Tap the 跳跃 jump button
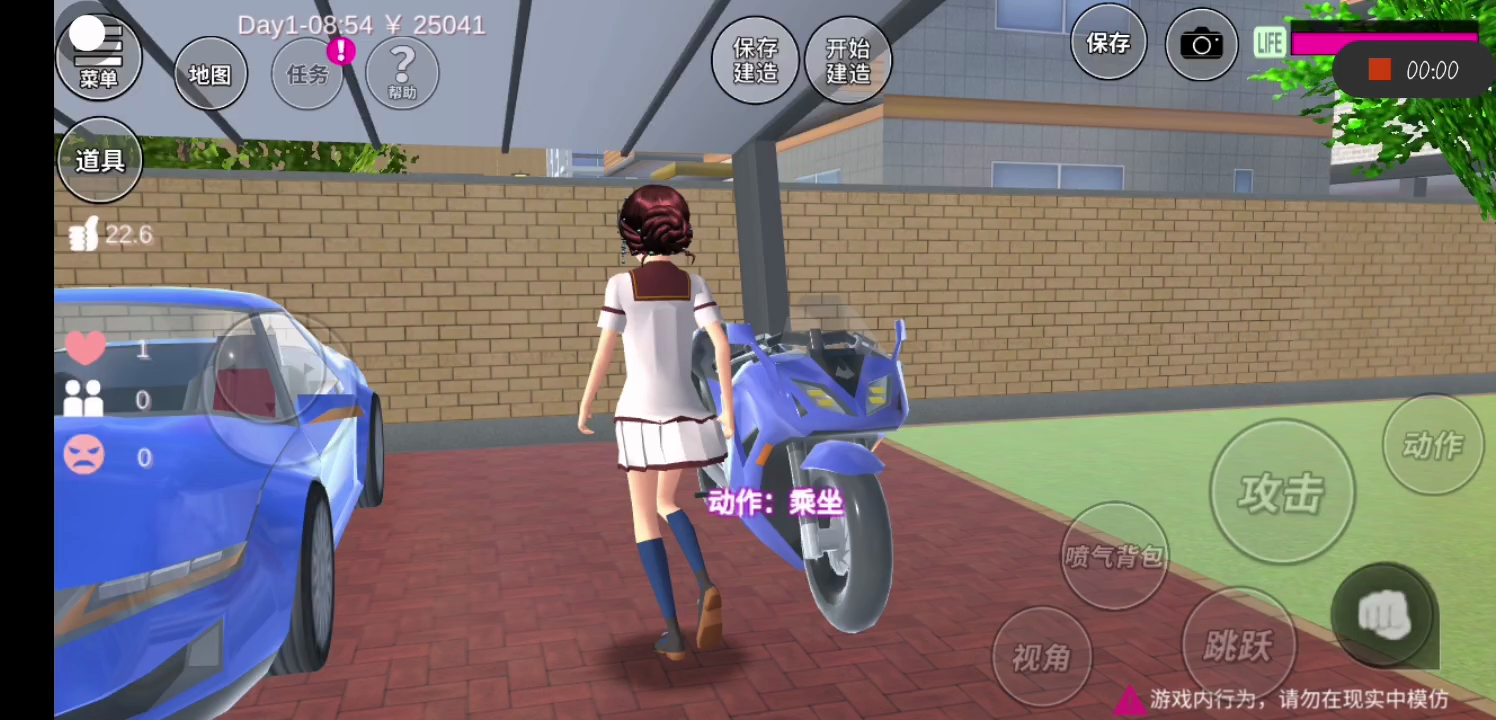This screenshot has width=1496, height=720. coord(1238,645)
